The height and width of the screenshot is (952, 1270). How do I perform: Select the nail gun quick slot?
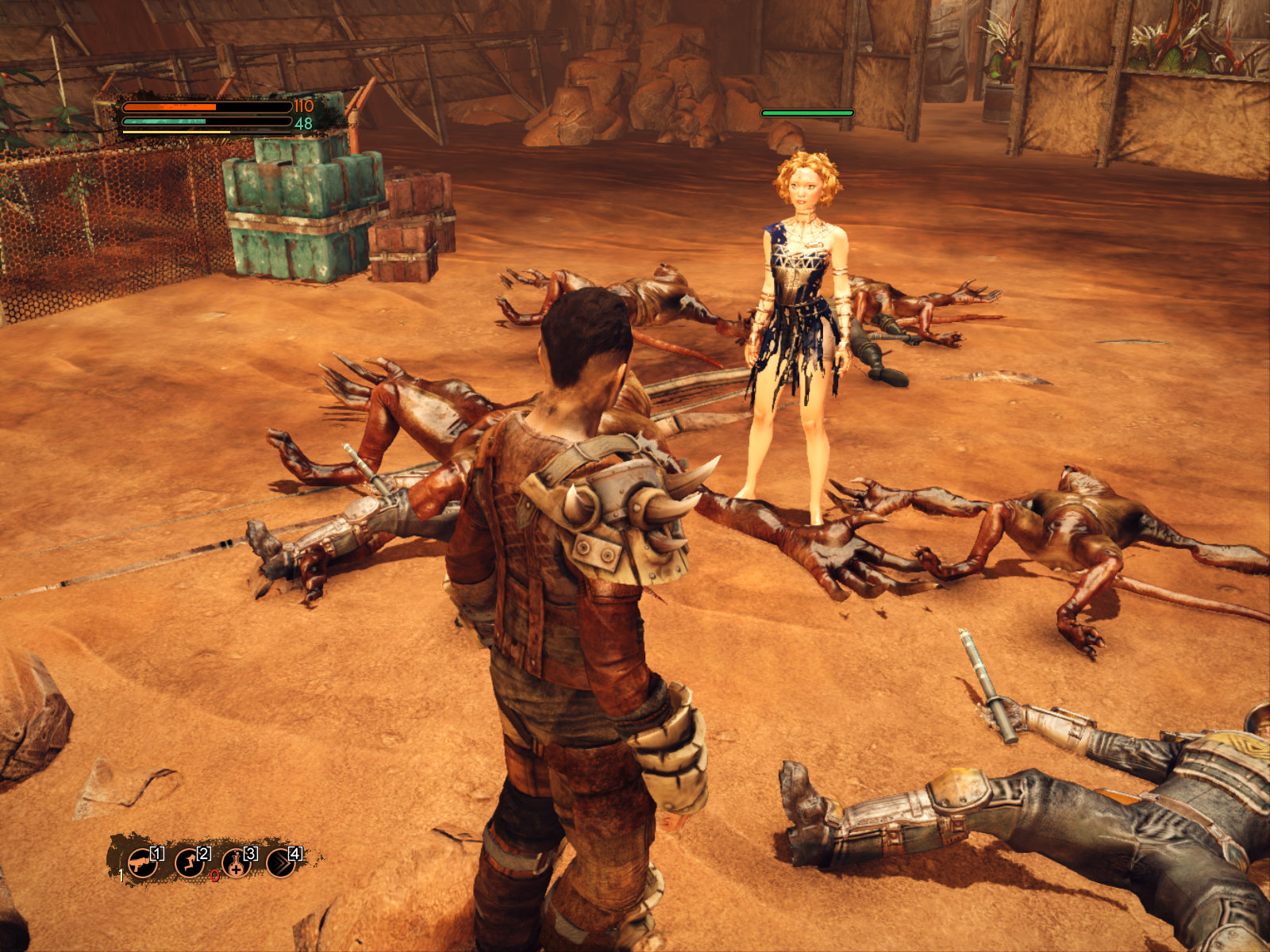[141, 862]
